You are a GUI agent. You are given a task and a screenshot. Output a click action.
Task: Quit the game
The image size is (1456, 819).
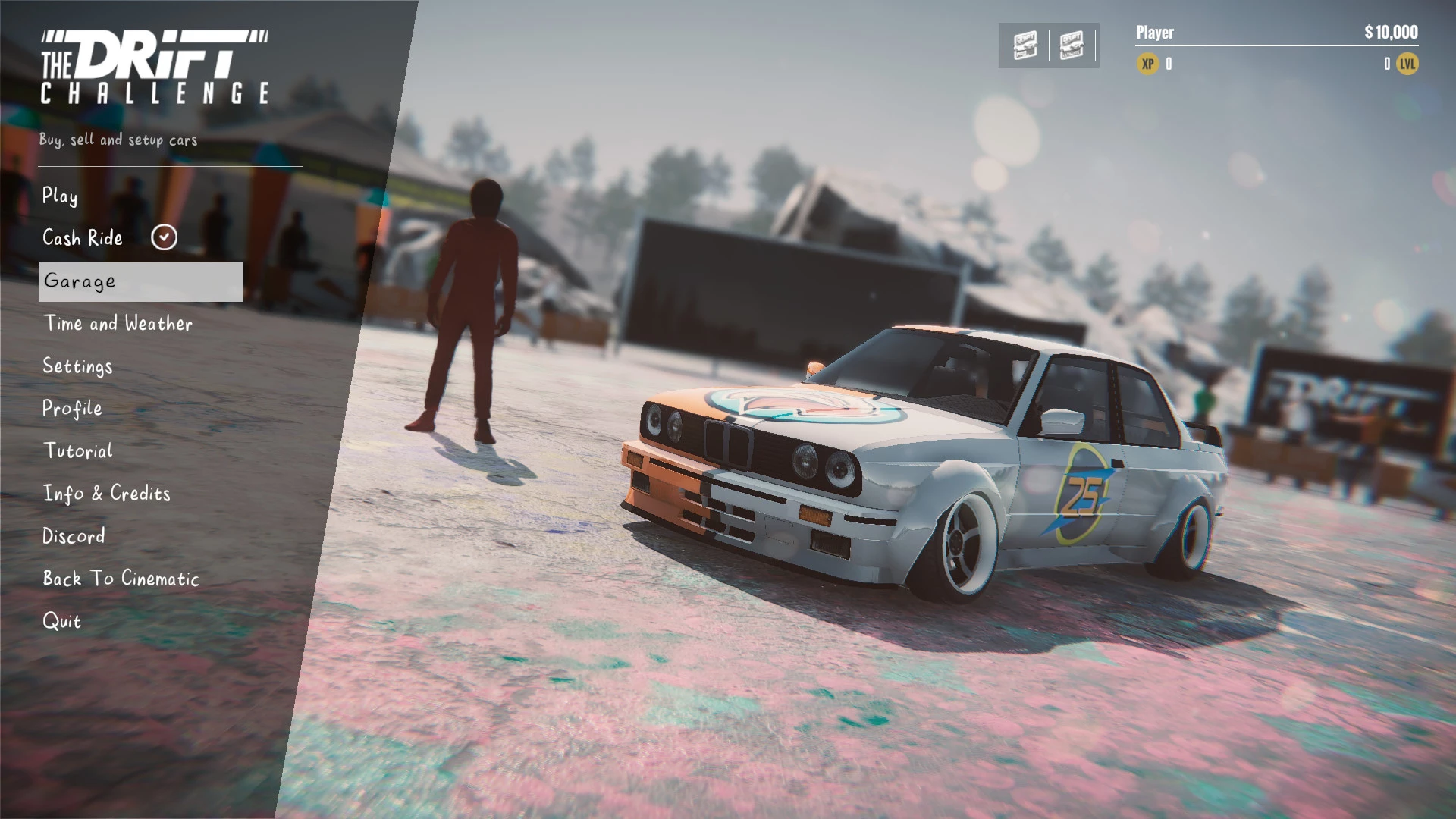(x=61, y=621)
